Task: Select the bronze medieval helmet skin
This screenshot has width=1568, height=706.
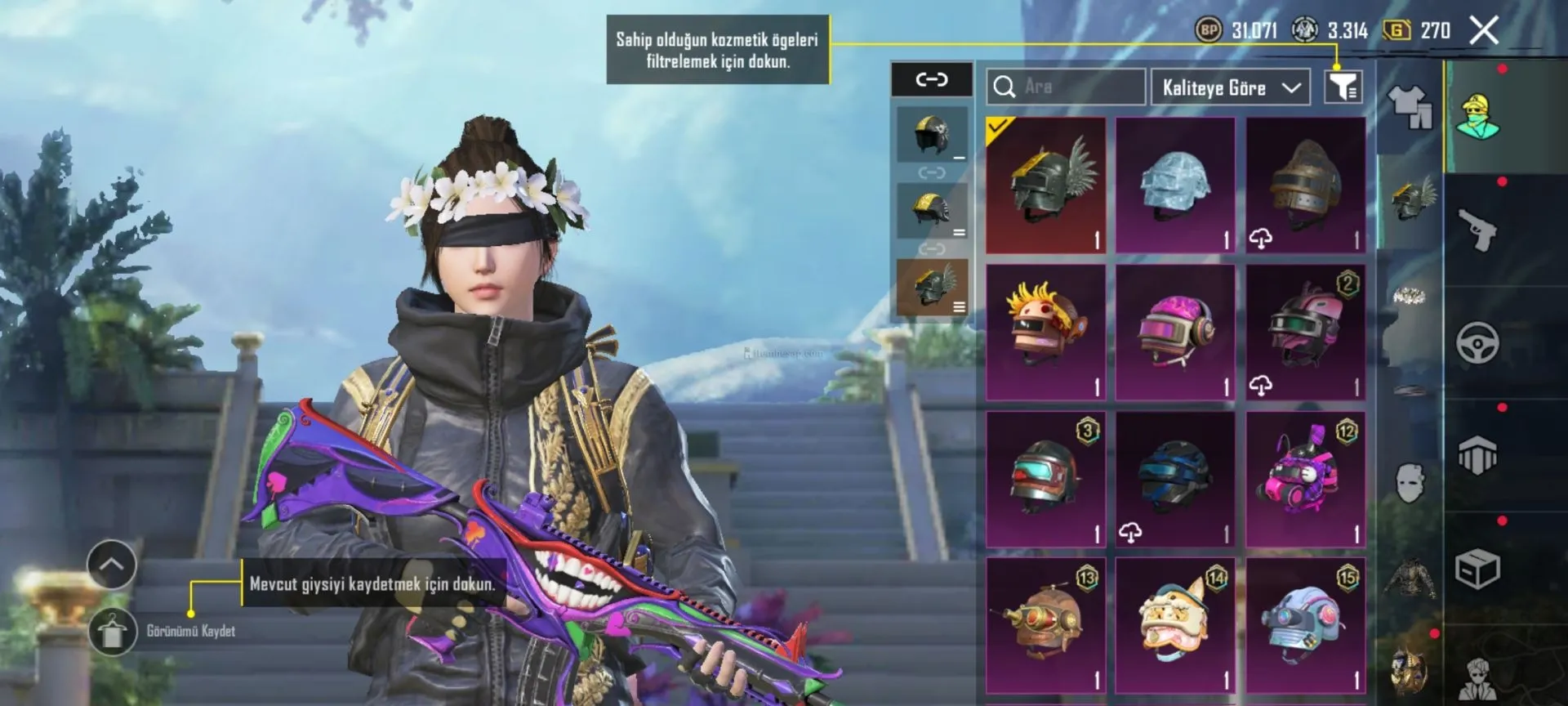Action: [1305, 185]
